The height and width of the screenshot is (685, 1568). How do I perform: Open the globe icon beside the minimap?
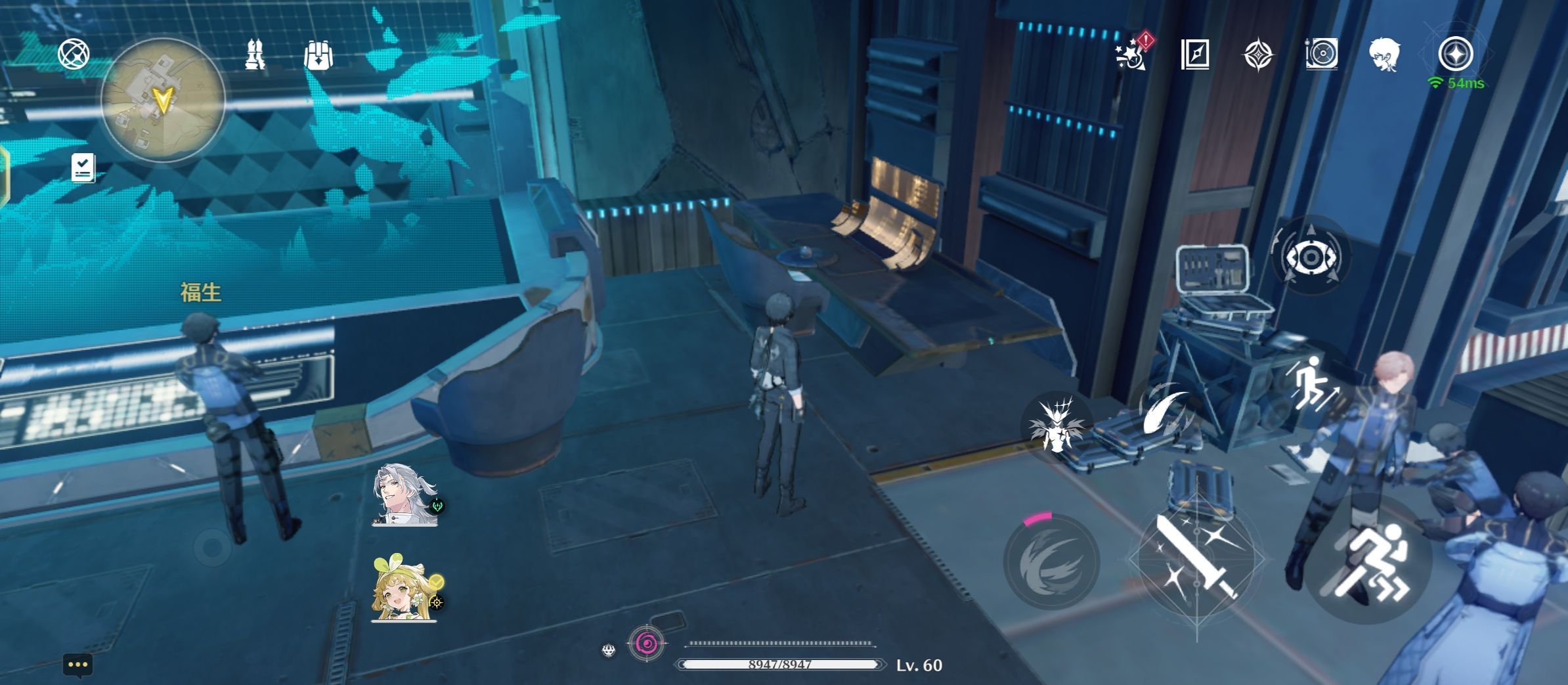[x=74, y=54]
